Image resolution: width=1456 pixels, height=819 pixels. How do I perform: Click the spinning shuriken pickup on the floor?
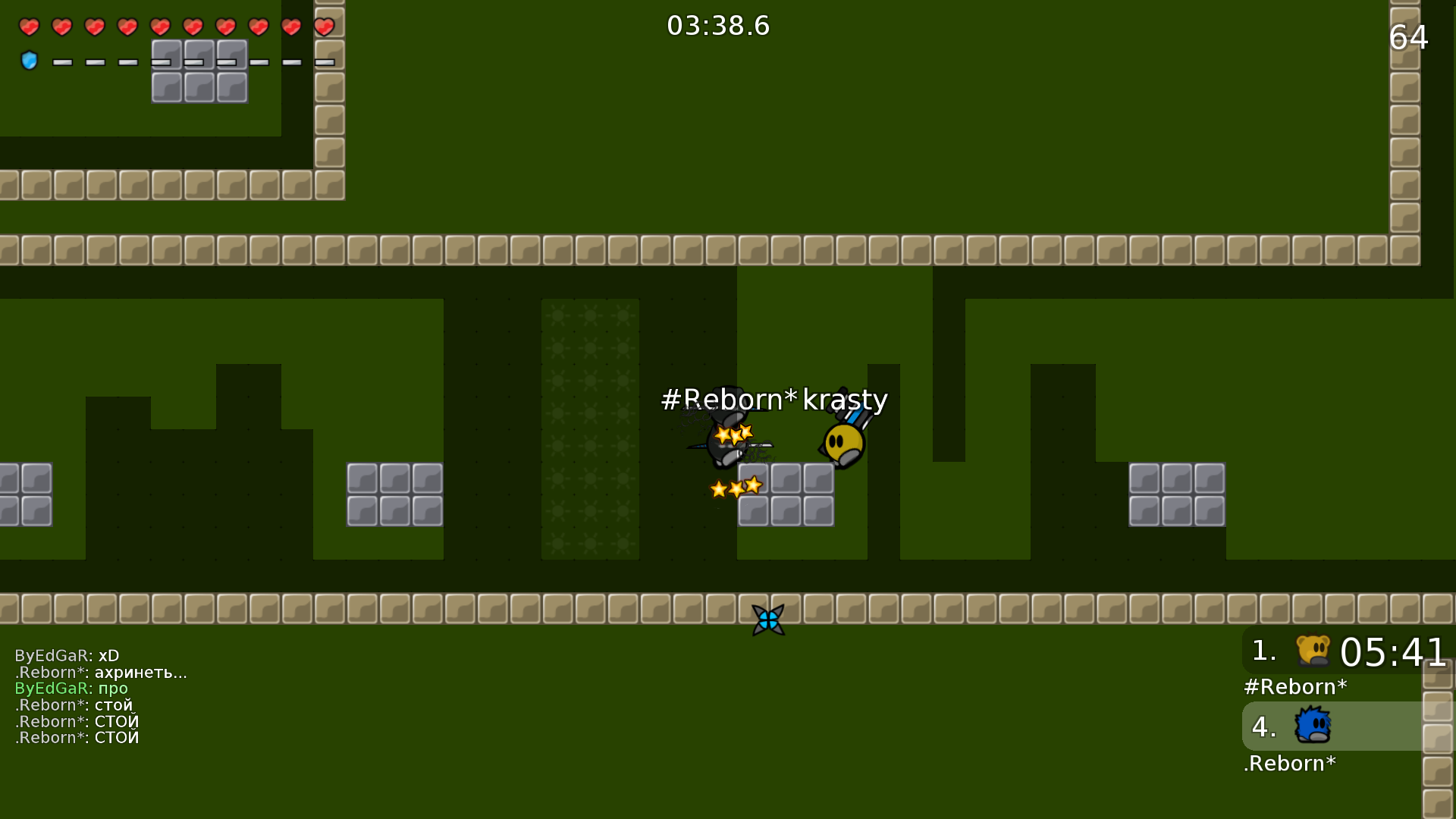click(769, 620)
